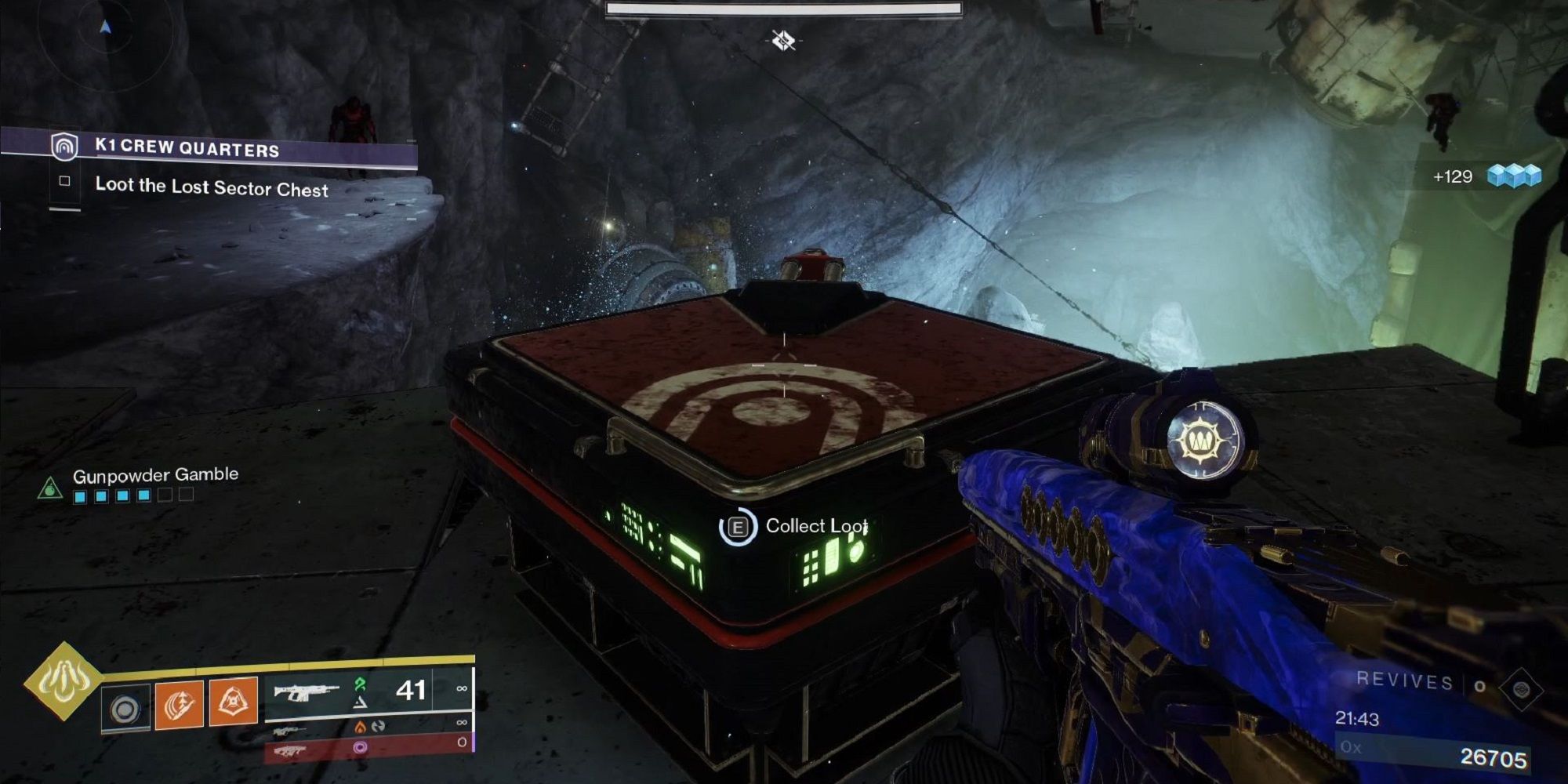Viewport: 1568px width, 784px height.
Task: Click the orange grenade ability icon
Action: coord(177,705)
